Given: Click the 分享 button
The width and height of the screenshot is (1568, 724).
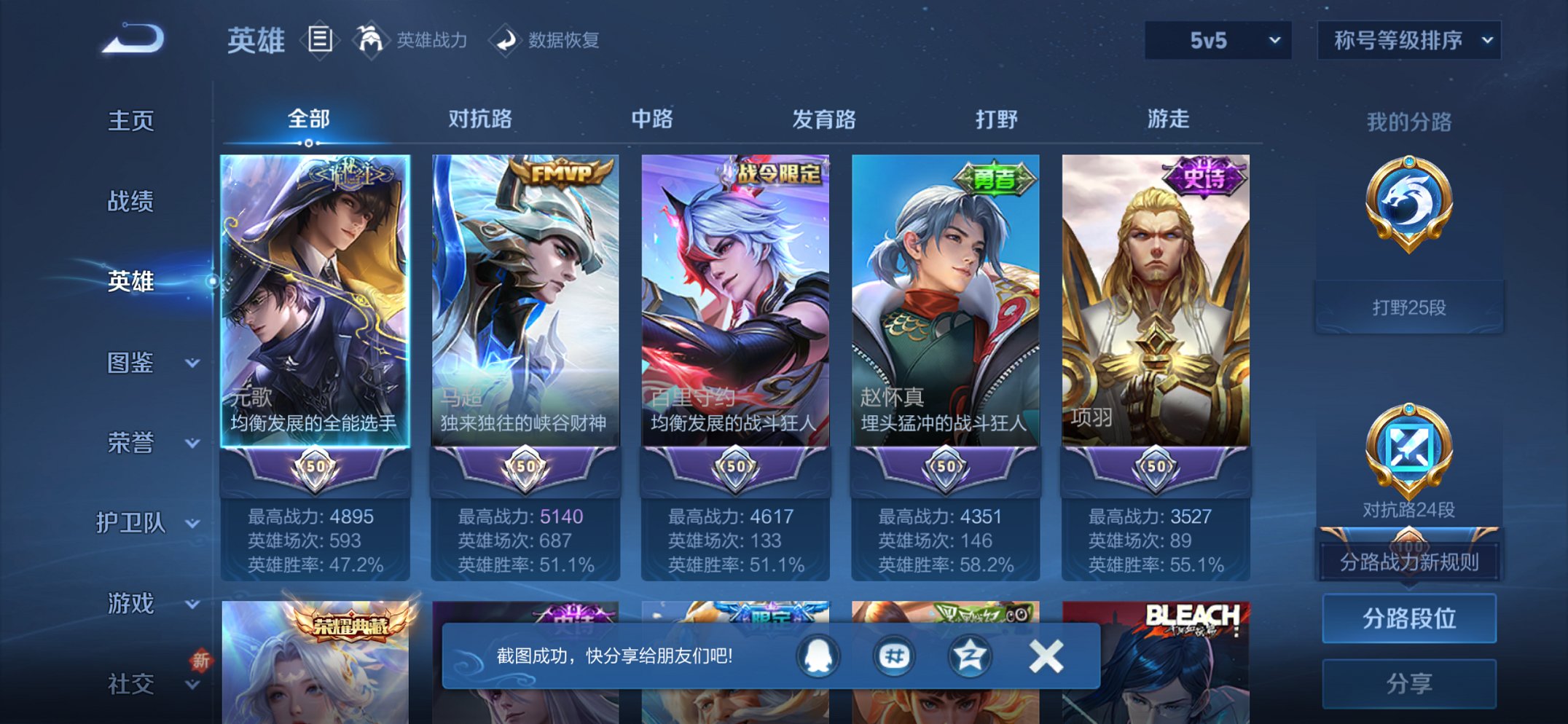Looking at the screenshot, I should pyautogui.click(x=1410, y=683).
